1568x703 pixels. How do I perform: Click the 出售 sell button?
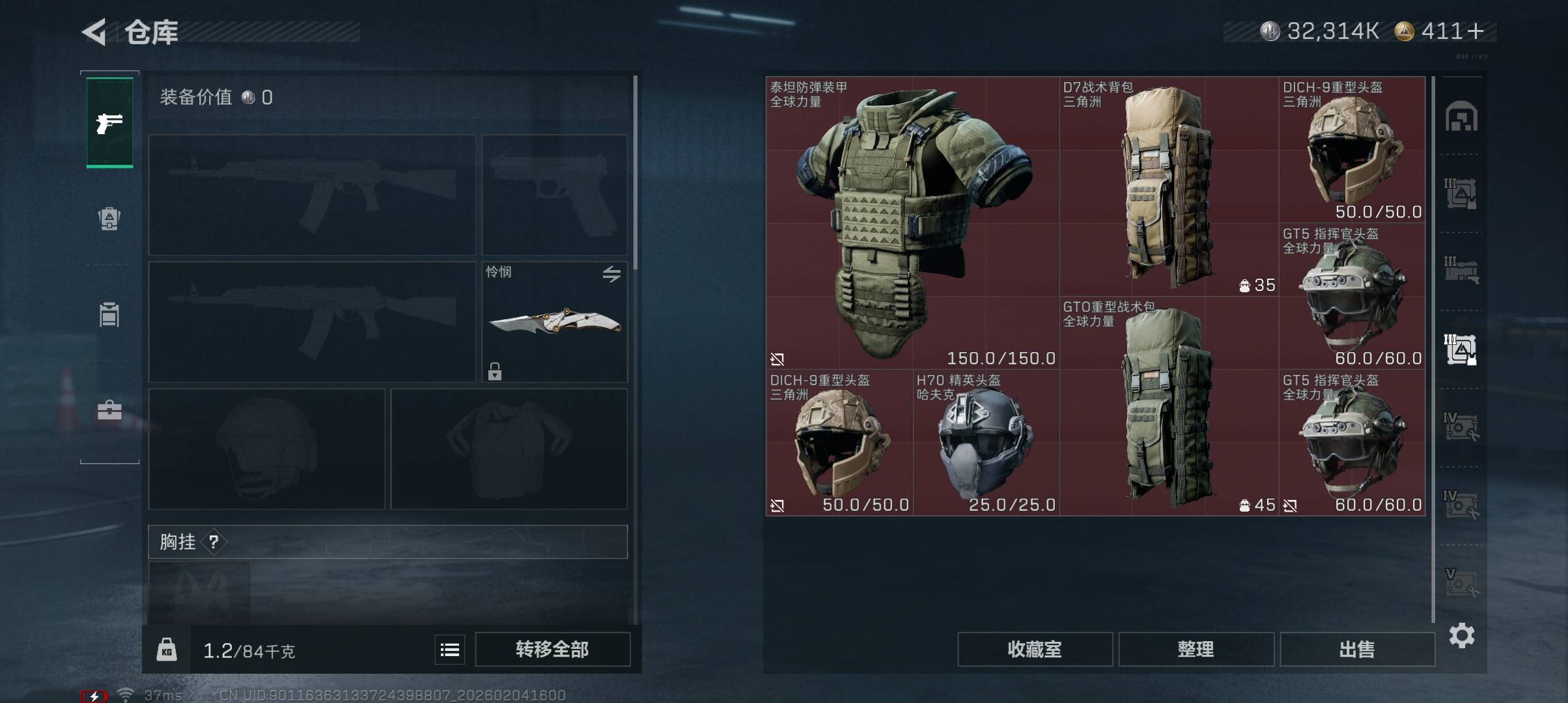[x=1357, y=649]
